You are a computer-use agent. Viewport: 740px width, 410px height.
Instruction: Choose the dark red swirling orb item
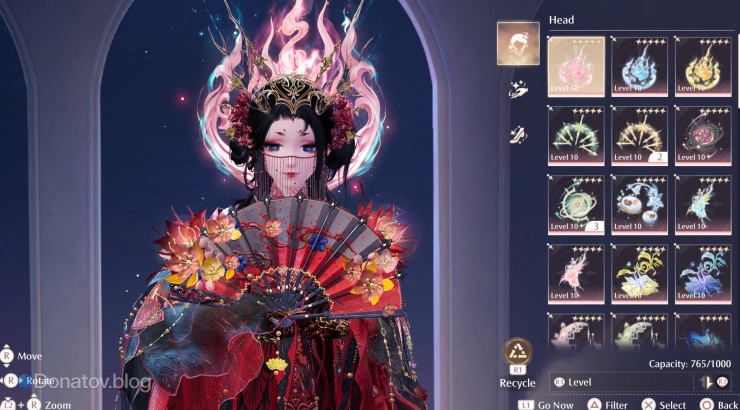click(x=703, y=135)
